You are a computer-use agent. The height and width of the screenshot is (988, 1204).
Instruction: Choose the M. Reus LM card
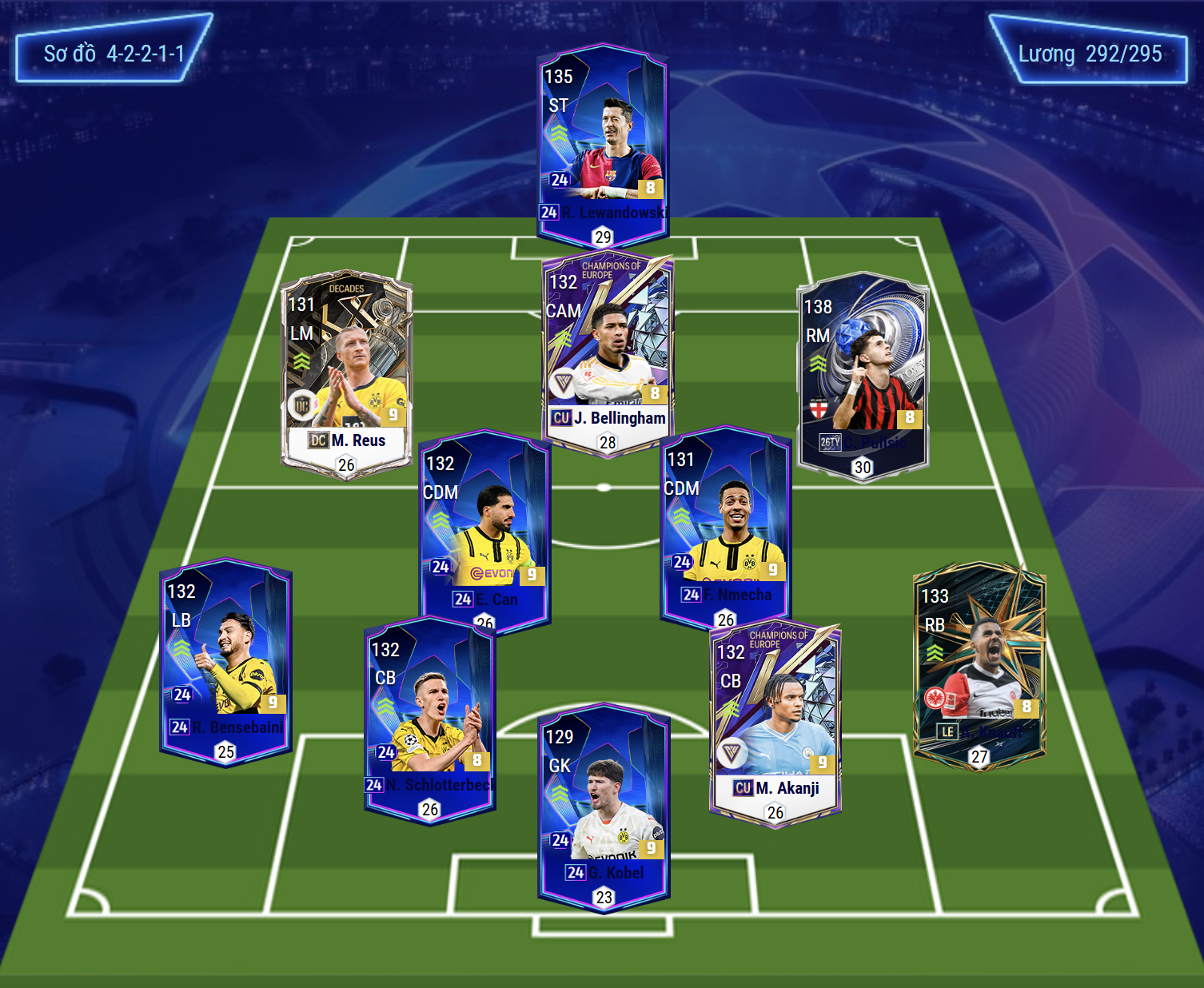(x=346, y=372)
